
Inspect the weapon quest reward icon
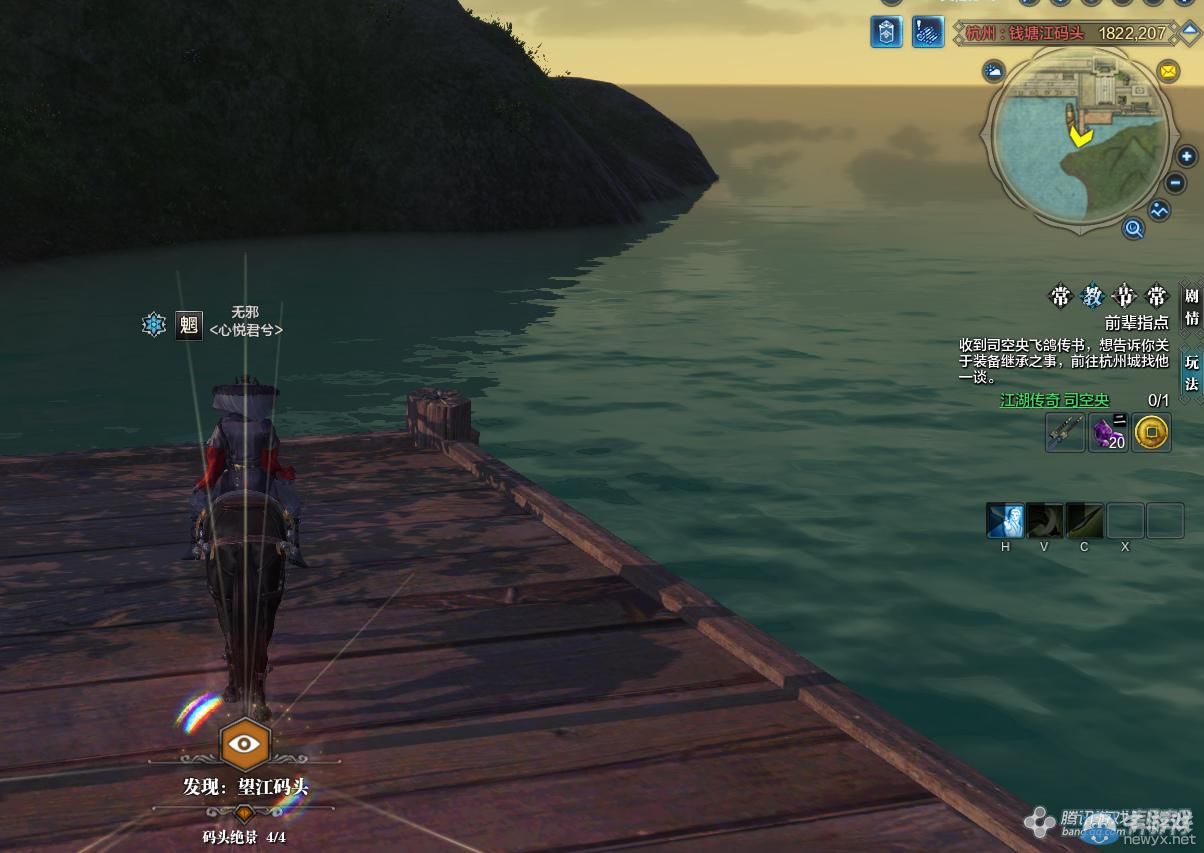(1065, 433)
